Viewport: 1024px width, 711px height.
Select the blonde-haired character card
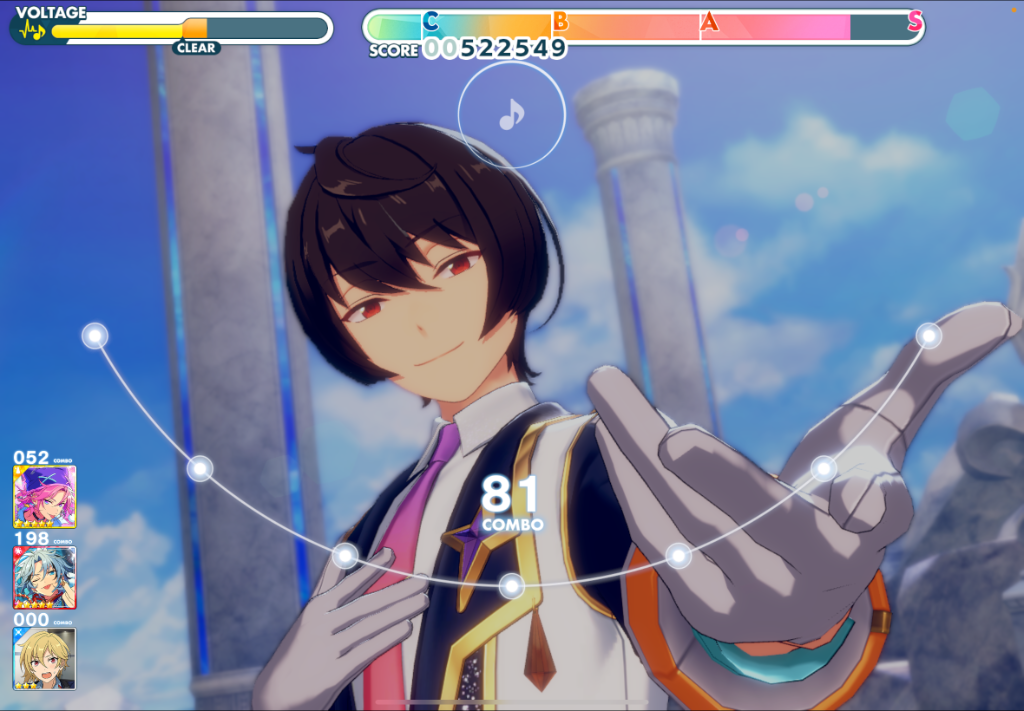pos(44,658)
